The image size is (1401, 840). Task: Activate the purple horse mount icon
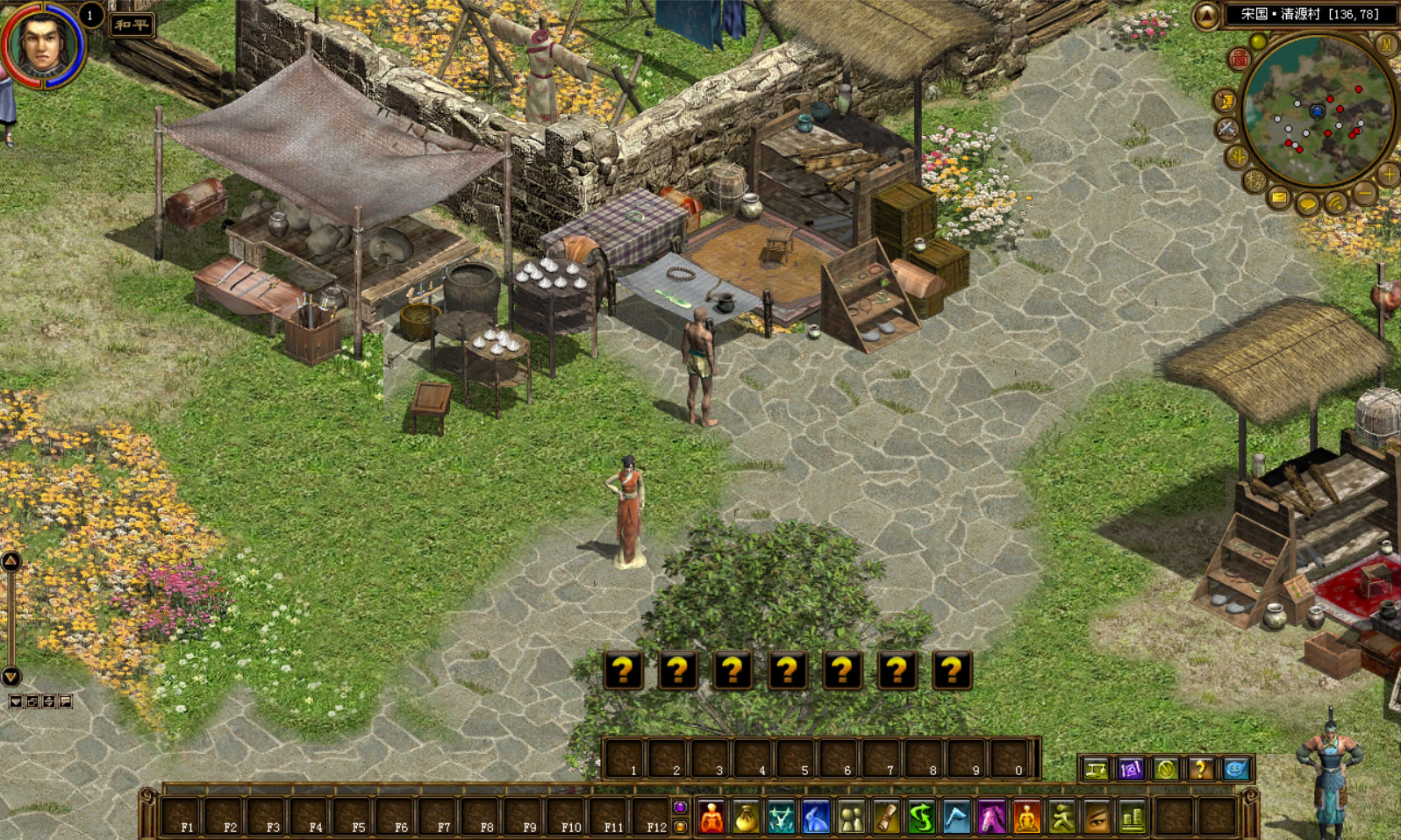click(x=991, y=818)
